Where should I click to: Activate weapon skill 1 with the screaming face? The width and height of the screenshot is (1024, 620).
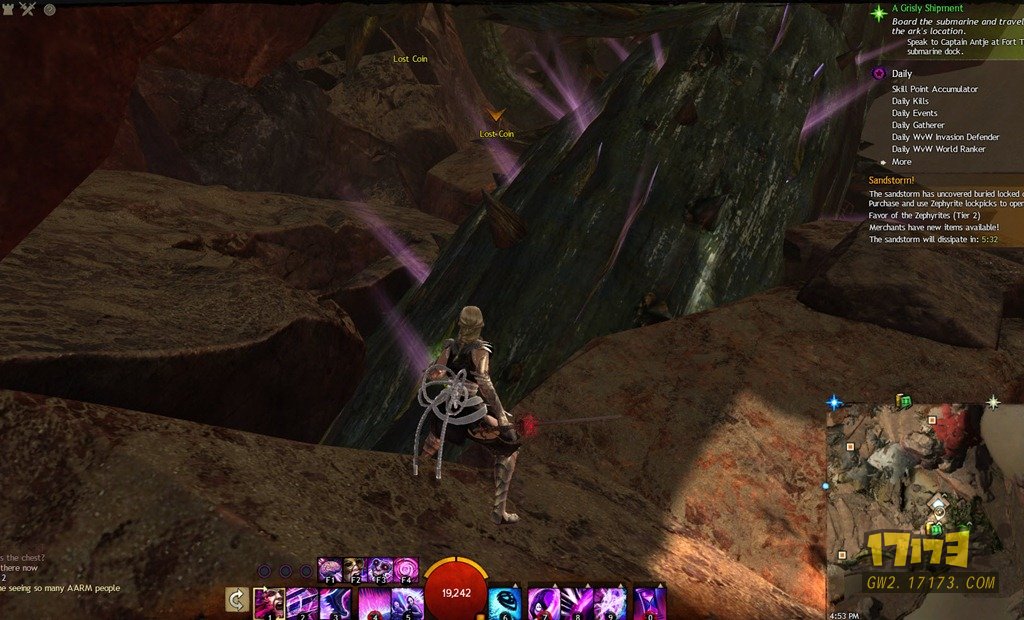(x=268, y=603)
